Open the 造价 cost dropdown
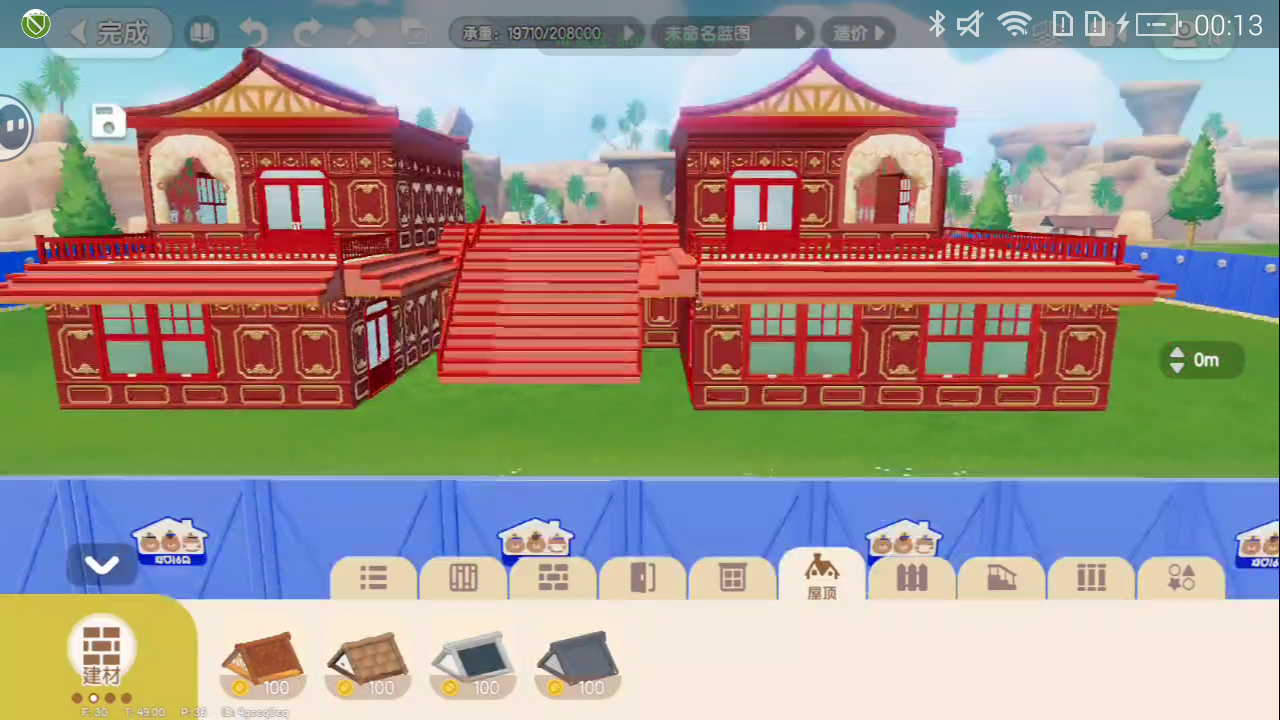1280x720 pixels. click(857, 33)
